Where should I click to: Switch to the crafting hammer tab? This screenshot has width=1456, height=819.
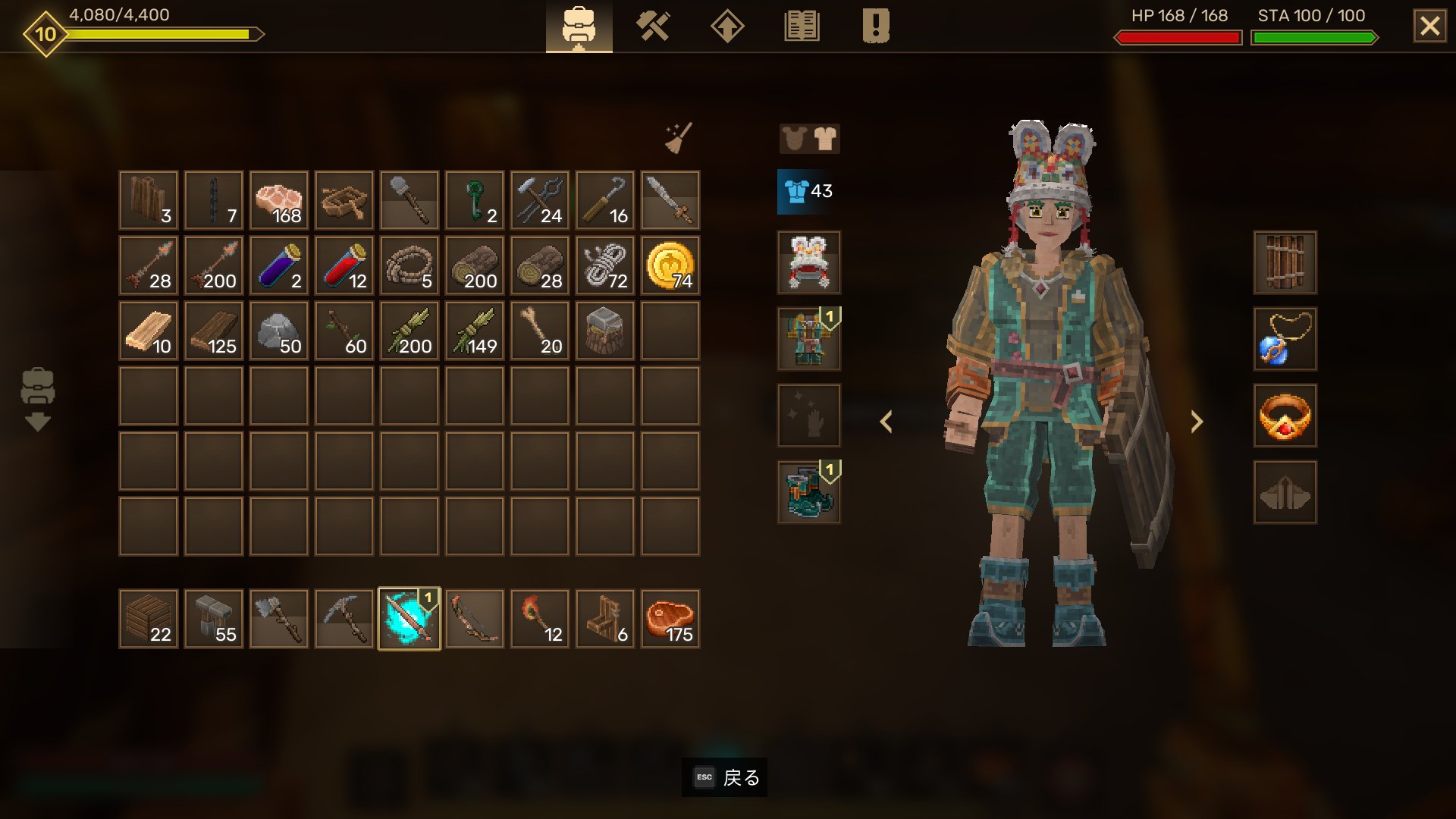click(652, 27)
